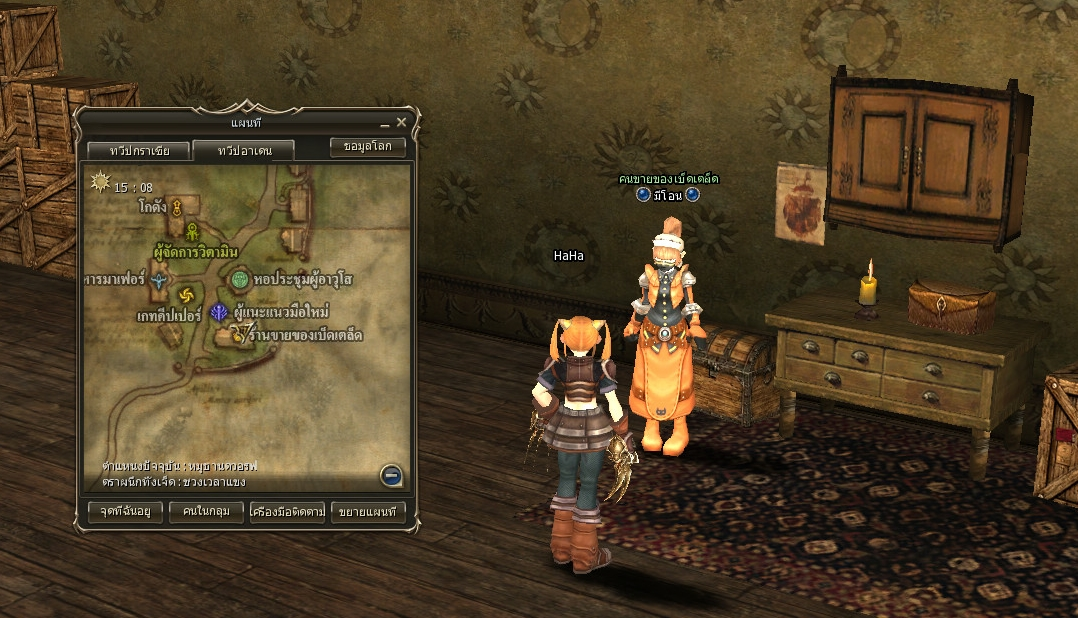Image resolution: width=1078 pixels, height=618 pixels.
Task: Minimize the map window
Action: (x=383, y=123)
